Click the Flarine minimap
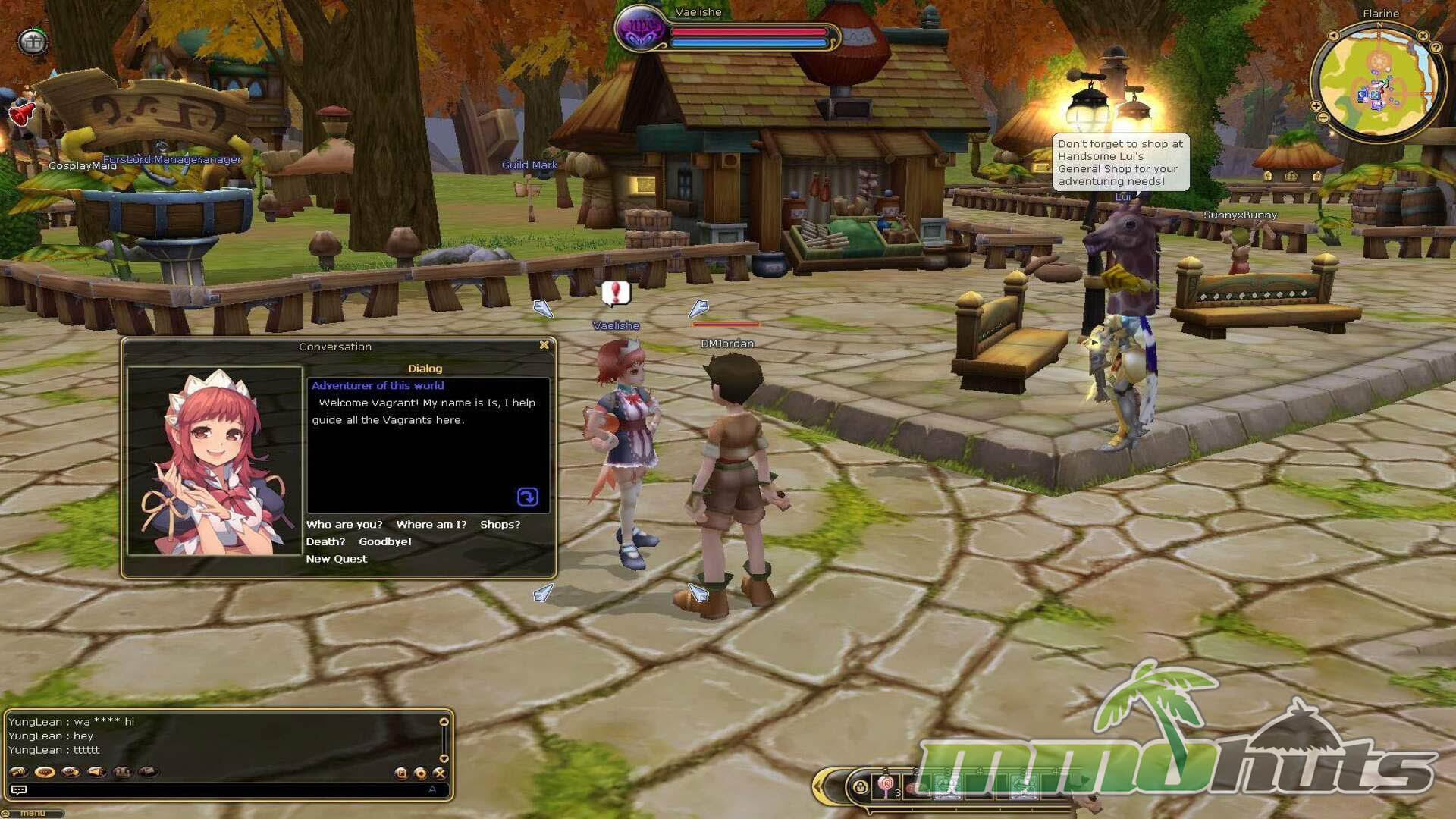The image size is (1456, 819). click(x=1377, y=82)
